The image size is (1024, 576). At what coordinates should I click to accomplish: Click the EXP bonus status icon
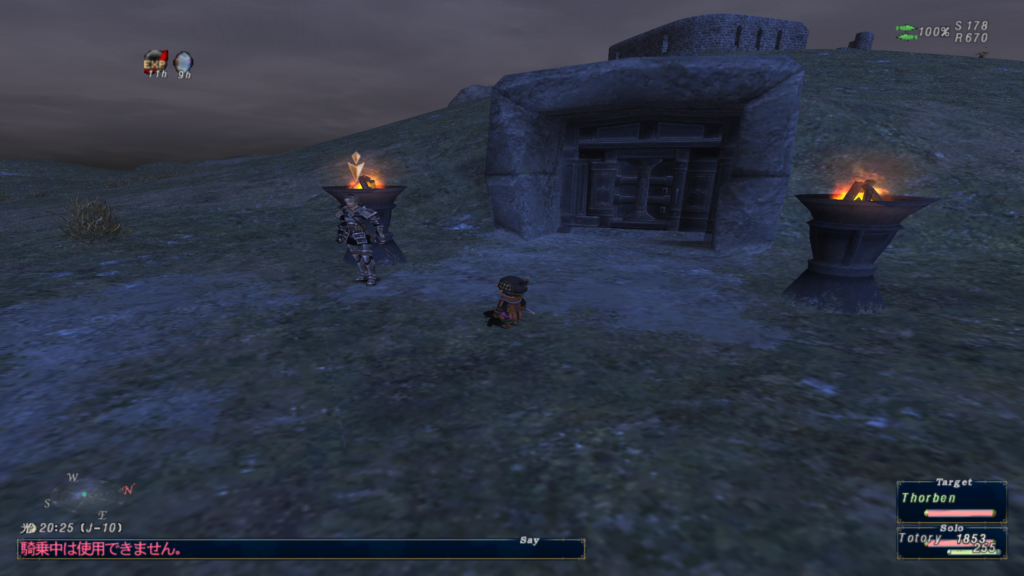pos(155,62)
